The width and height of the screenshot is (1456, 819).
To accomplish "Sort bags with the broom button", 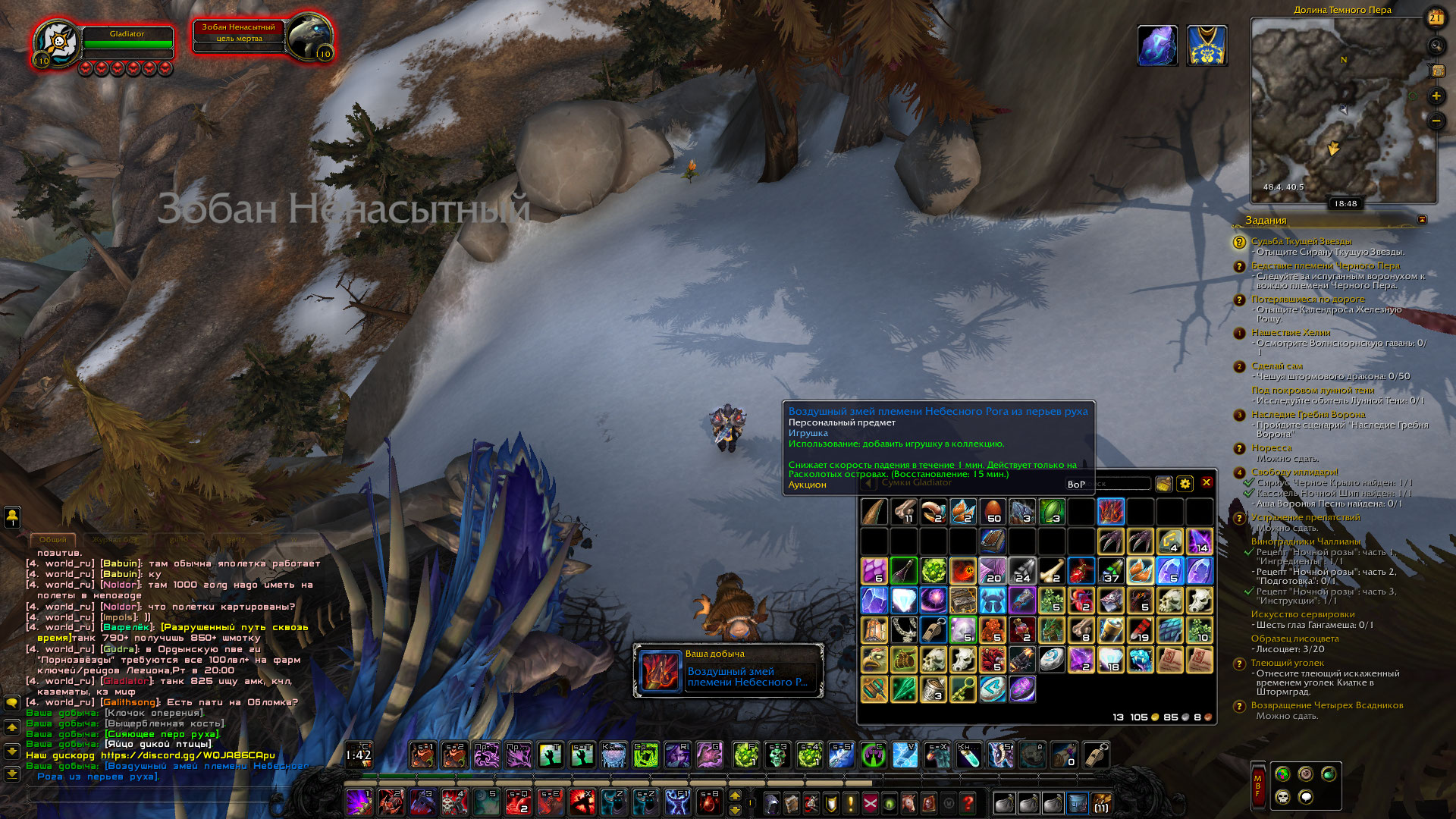I will click(x=1163, y=484).
